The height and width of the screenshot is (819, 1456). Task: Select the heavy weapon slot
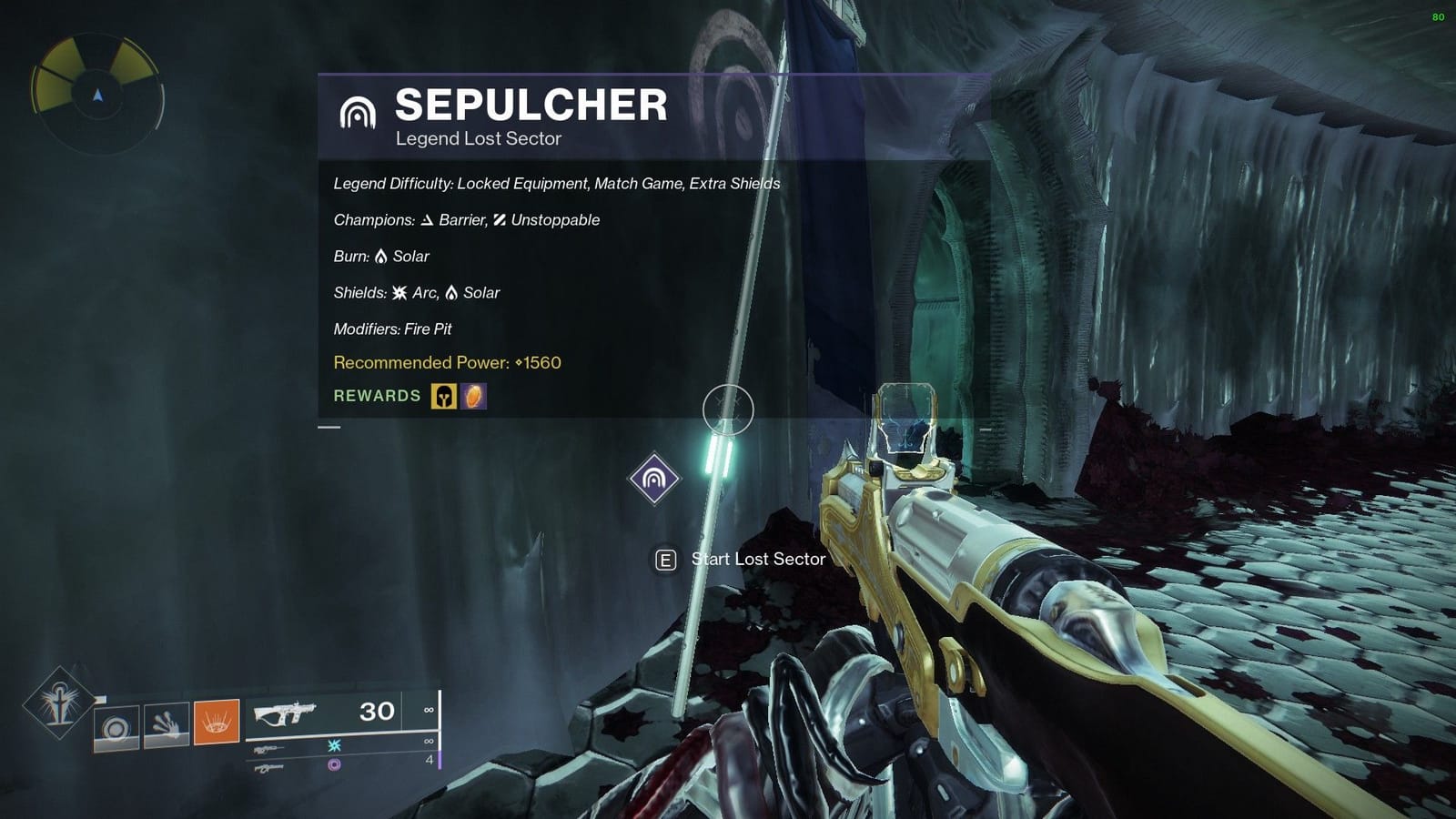coord(269,769)
